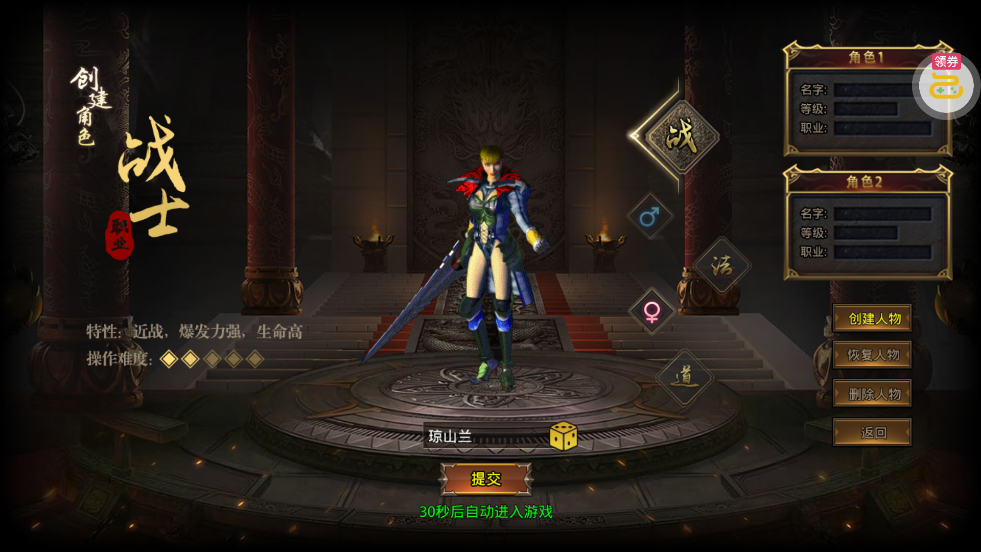Roll a random name with the dice
The width and height of the screenshot is (981, 552).
pyautogui.click(x=563, y=436)
